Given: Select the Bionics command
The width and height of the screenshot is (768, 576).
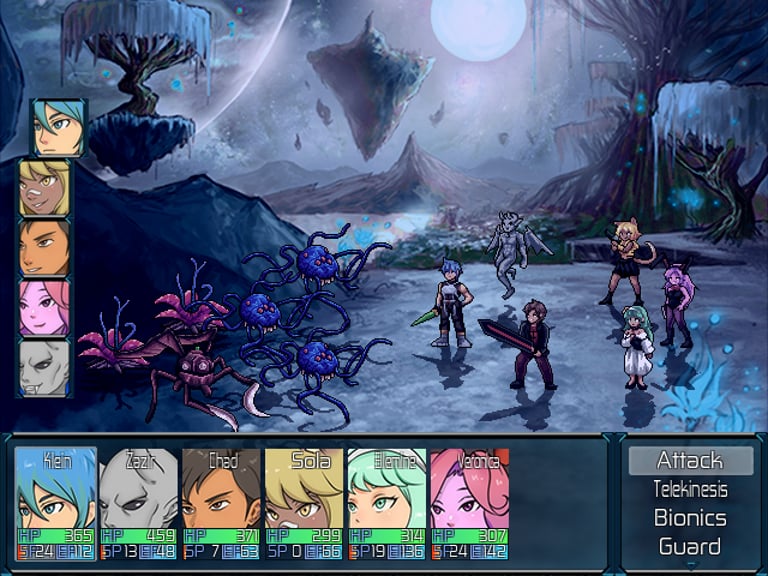Looking at the screenshot, I should 690,518.
